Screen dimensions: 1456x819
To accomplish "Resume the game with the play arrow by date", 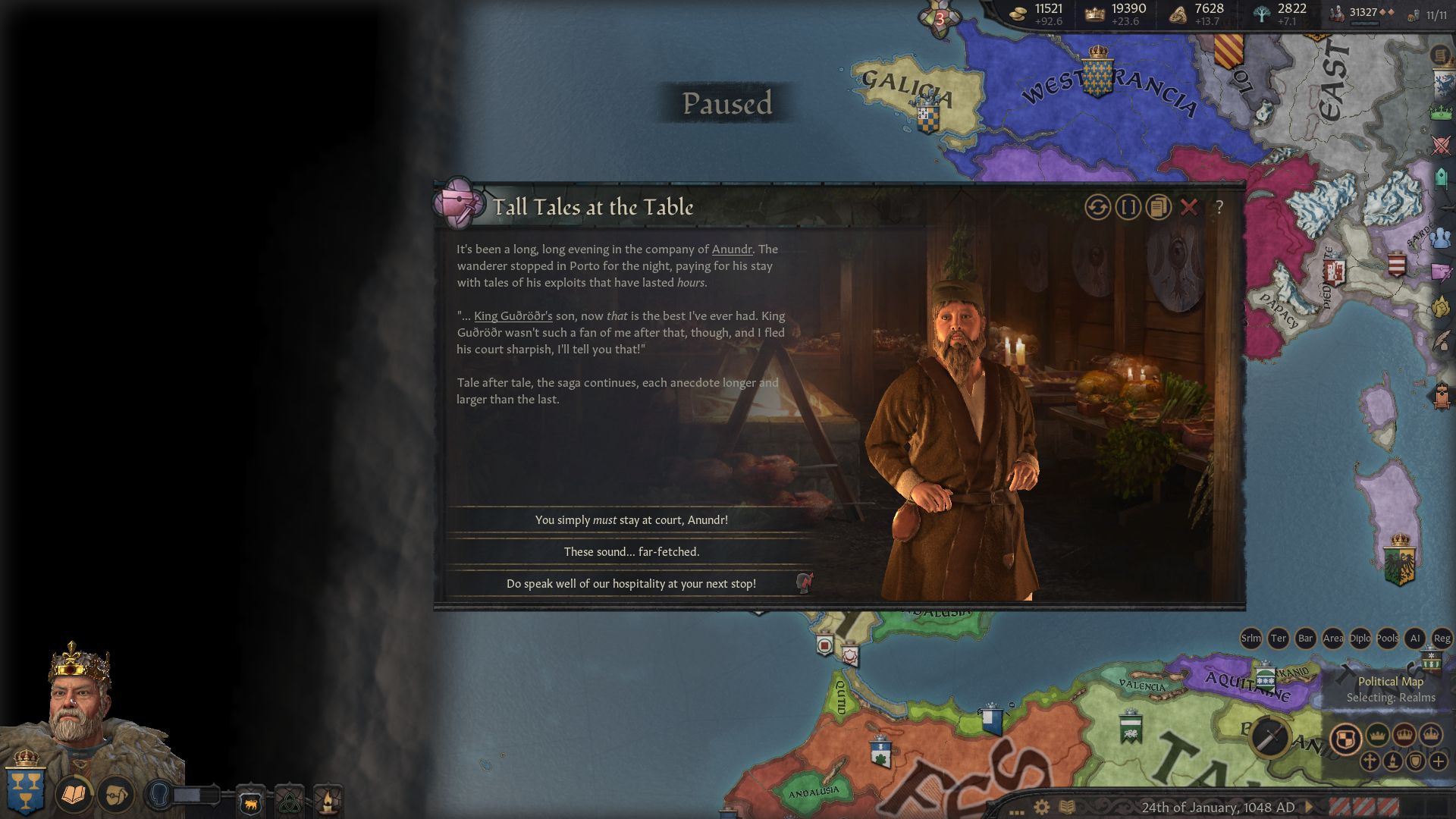I will pyautogui.click(x=1309, y=807).
